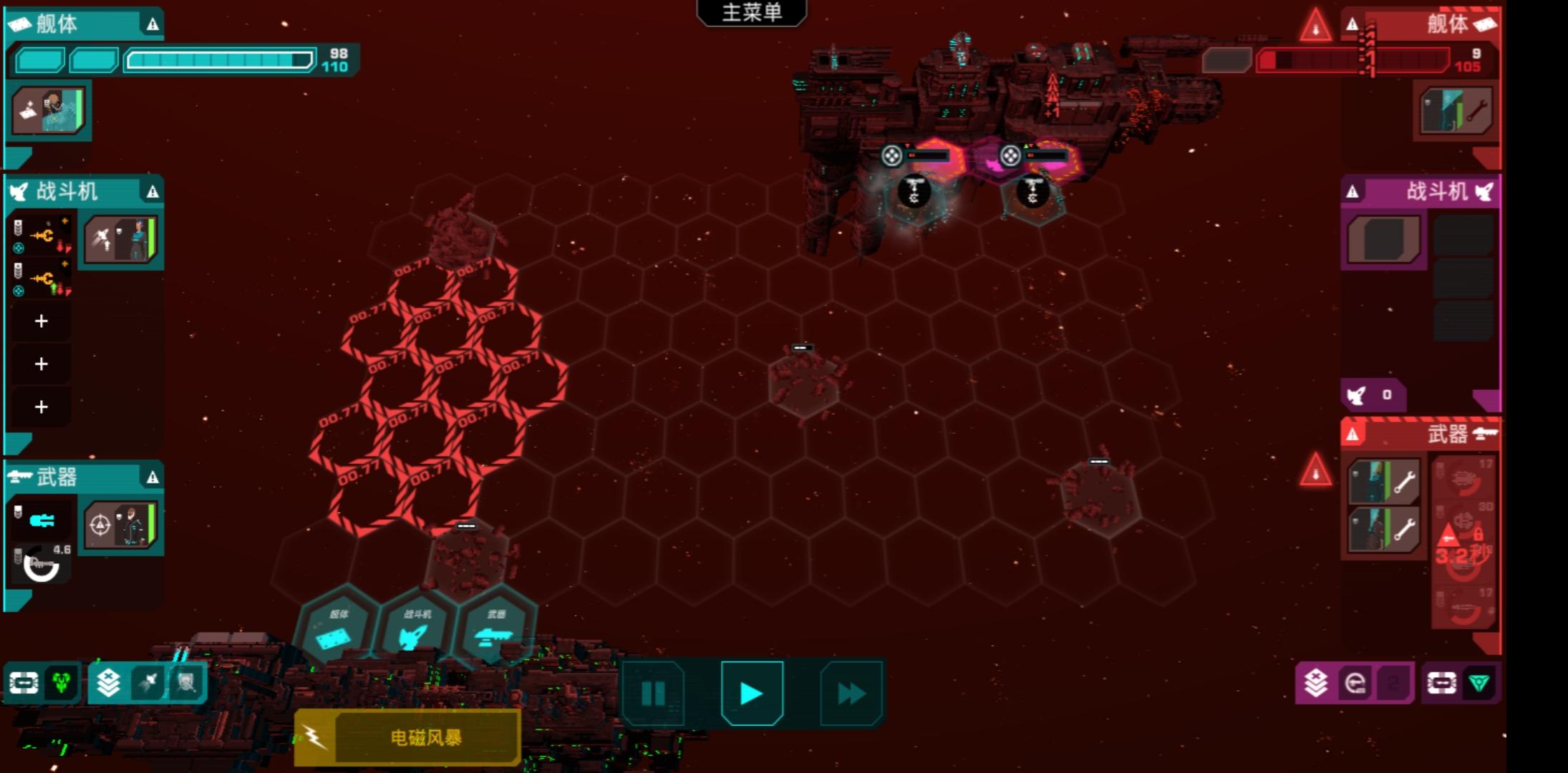Screen dimensions: 1568x773
Task: Switch to fast-forward speed
Action: (x=851, y=693)
